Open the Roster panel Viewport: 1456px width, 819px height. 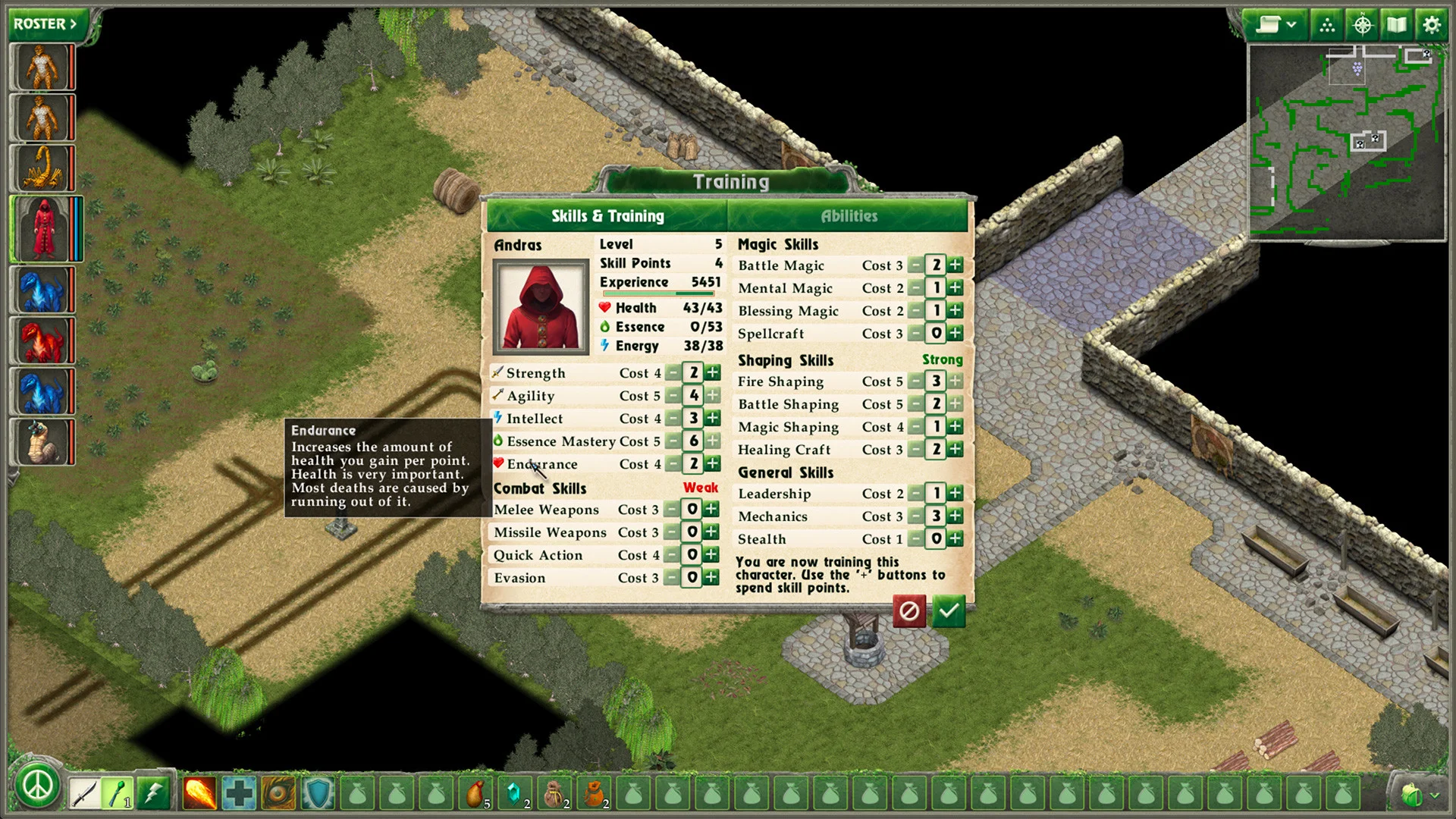pyautogui.click(x=45, y=24)
